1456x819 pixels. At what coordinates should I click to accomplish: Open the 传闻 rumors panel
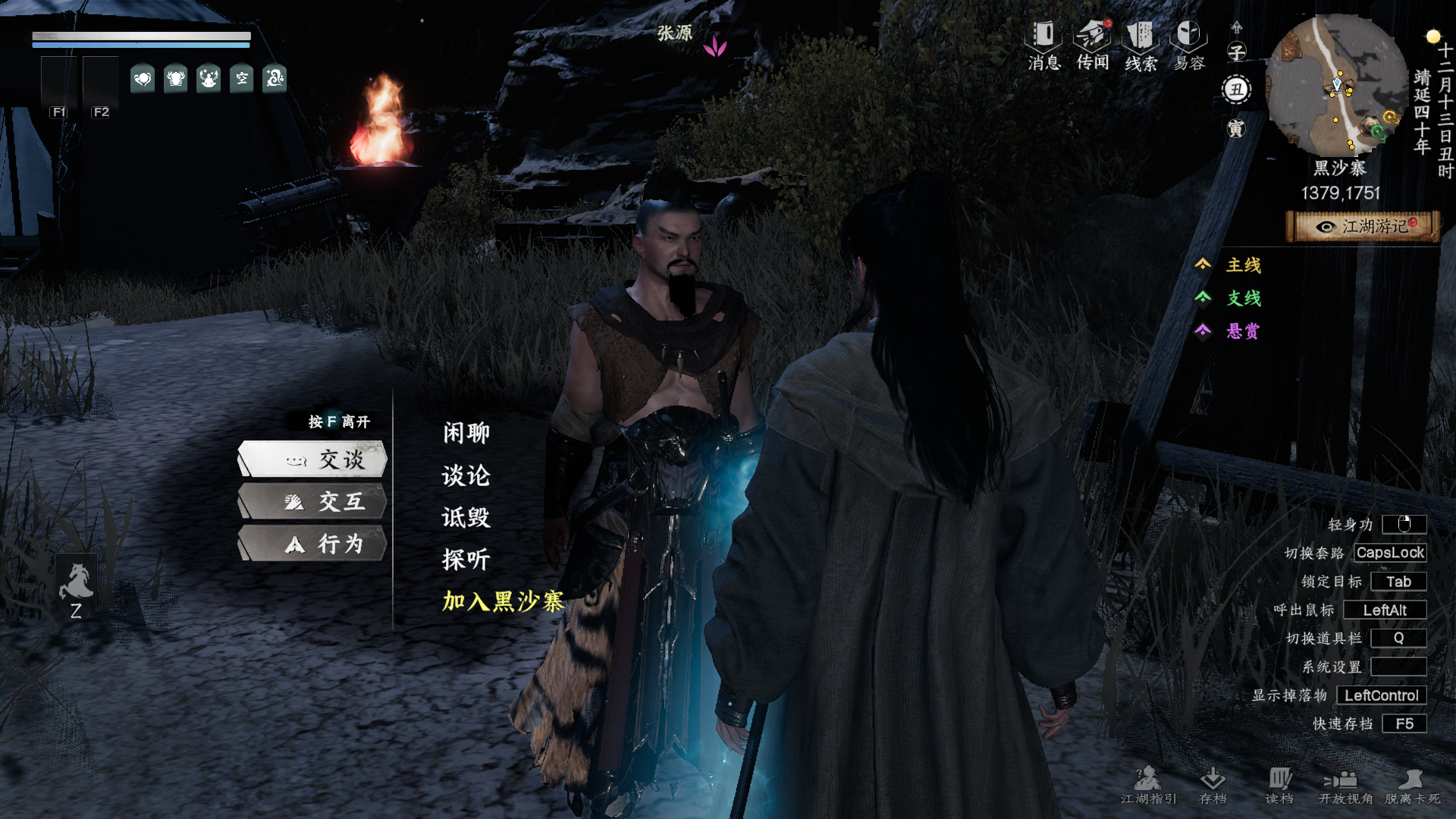(1093, 45)
